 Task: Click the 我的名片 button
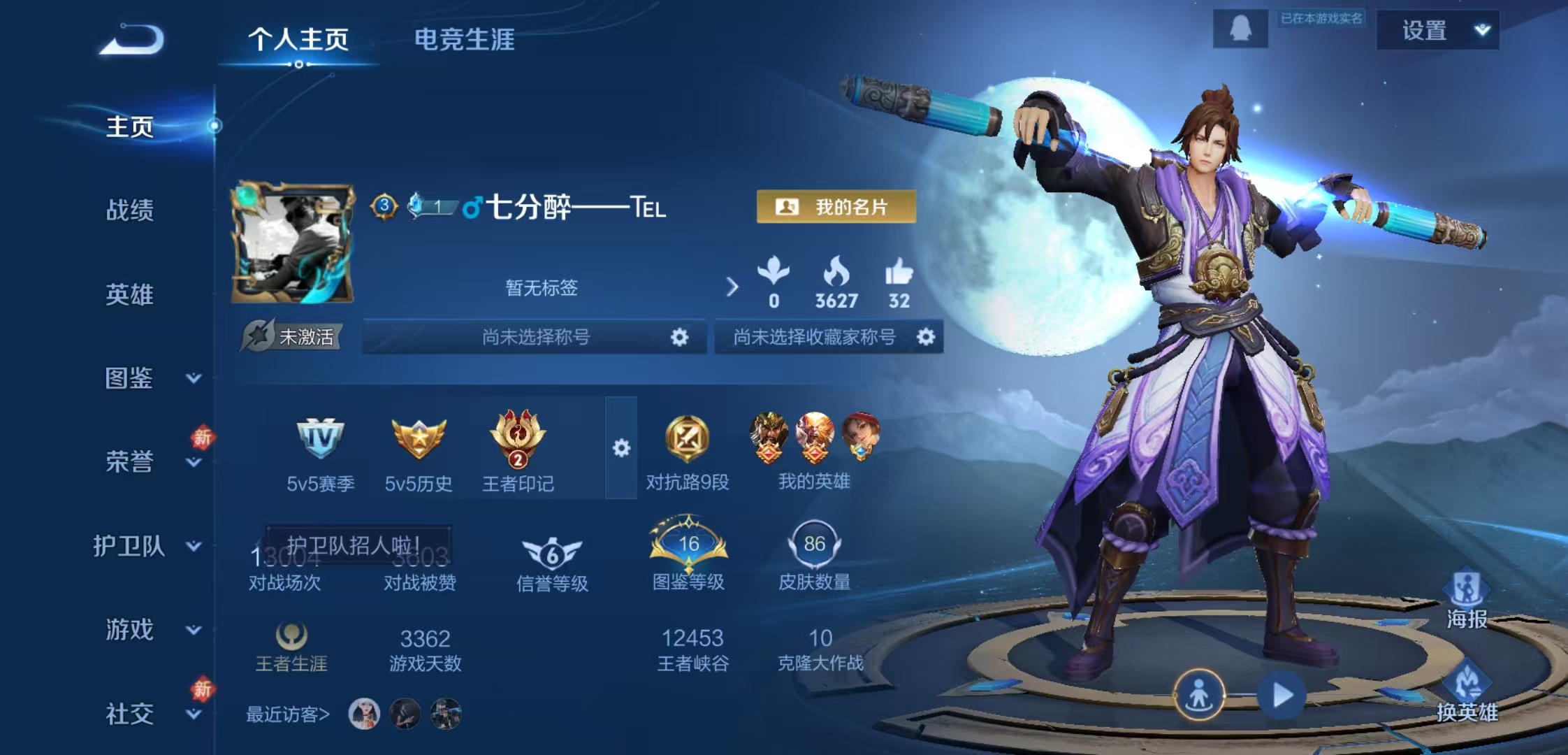pos(834,206)
